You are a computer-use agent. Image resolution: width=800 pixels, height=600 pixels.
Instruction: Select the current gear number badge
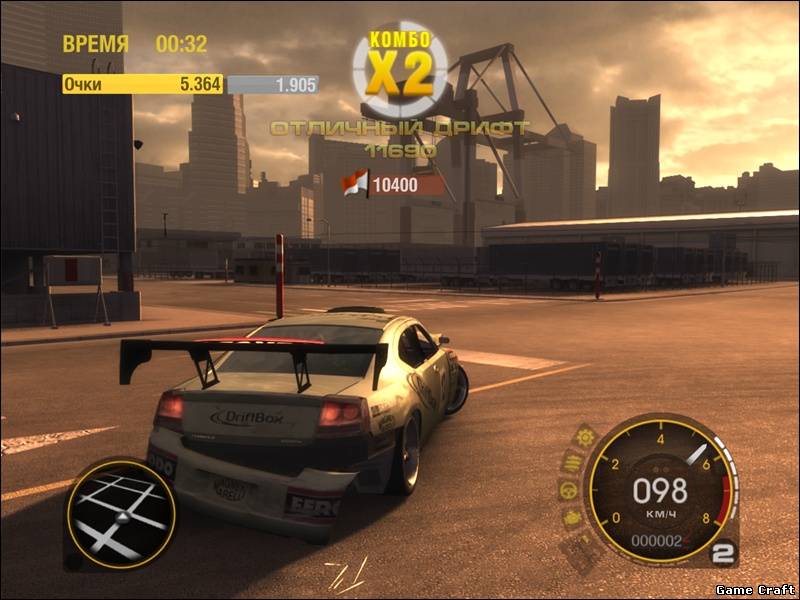[x=724, y=552]
